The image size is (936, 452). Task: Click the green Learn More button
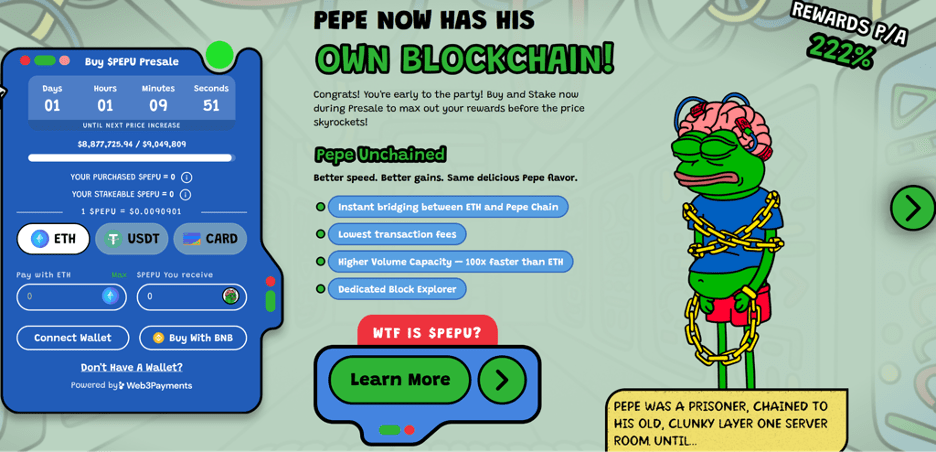(400, 380)
